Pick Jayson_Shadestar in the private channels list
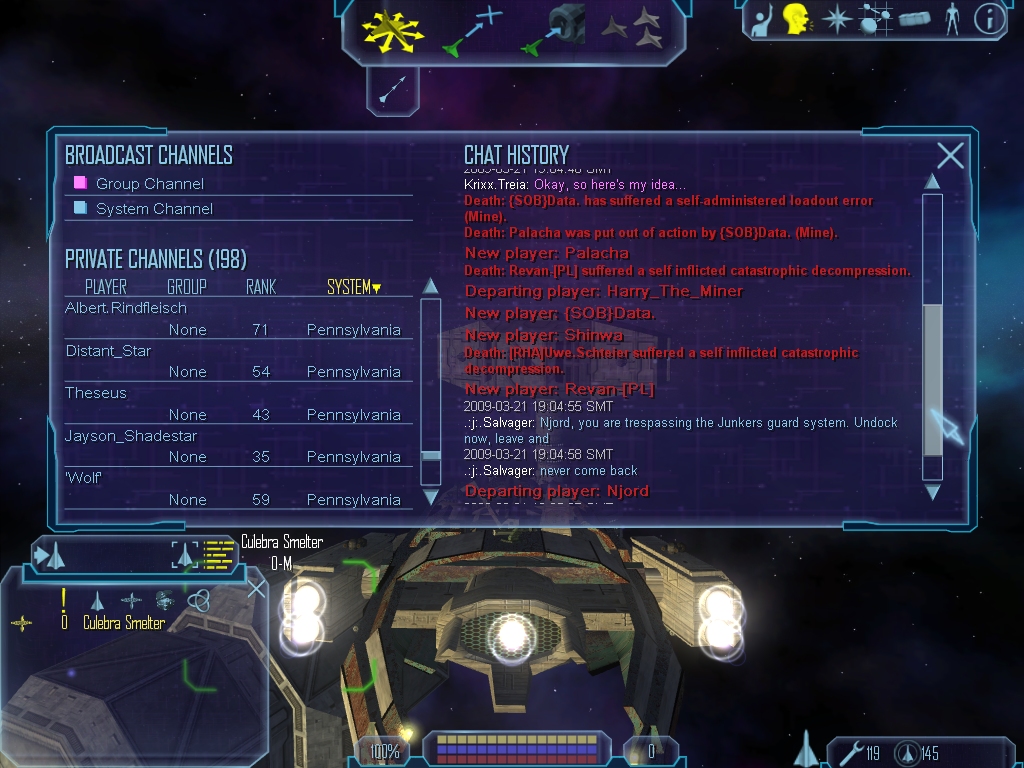 [131, 436]
